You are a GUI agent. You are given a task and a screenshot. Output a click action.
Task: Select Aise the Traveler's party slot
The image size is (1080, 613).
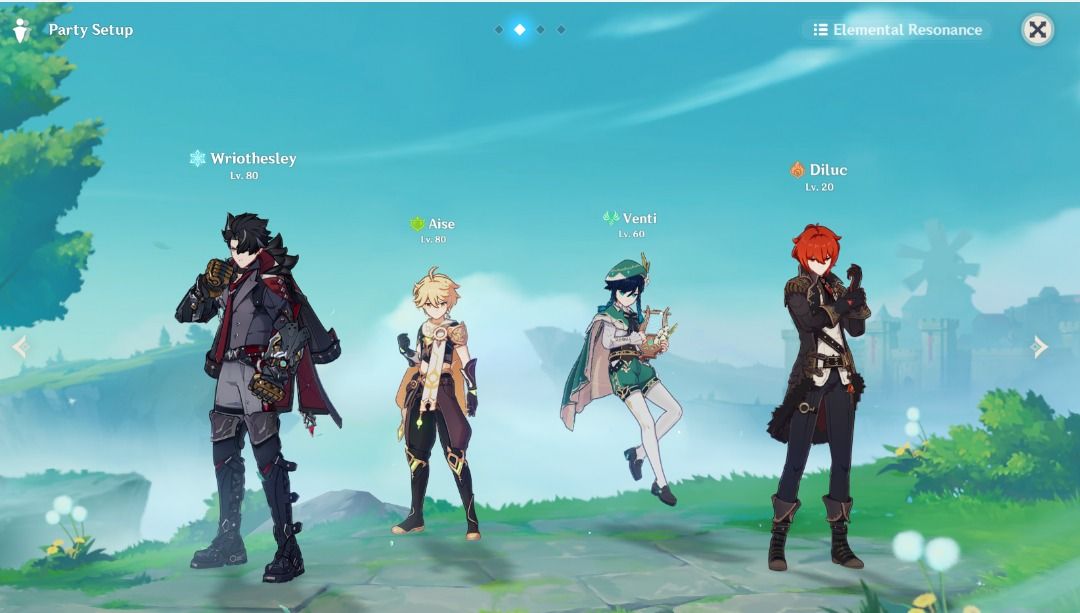pos(437,400)
